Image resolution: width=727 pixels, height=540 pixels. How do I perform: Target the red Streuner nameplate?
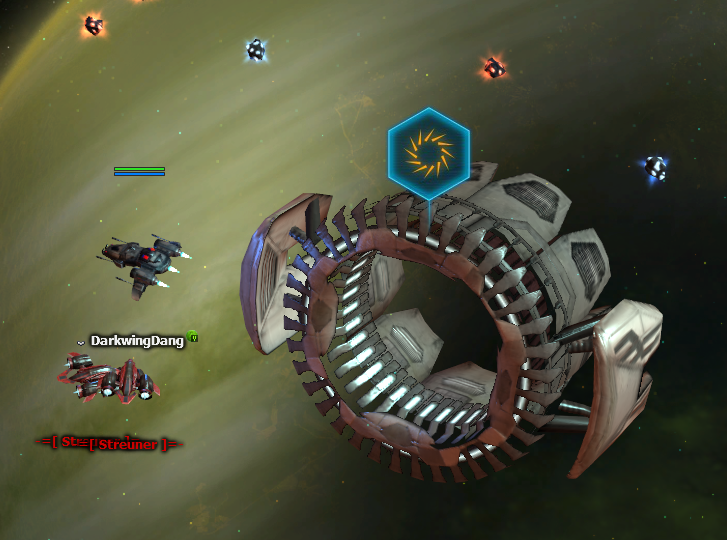[113, 443]
